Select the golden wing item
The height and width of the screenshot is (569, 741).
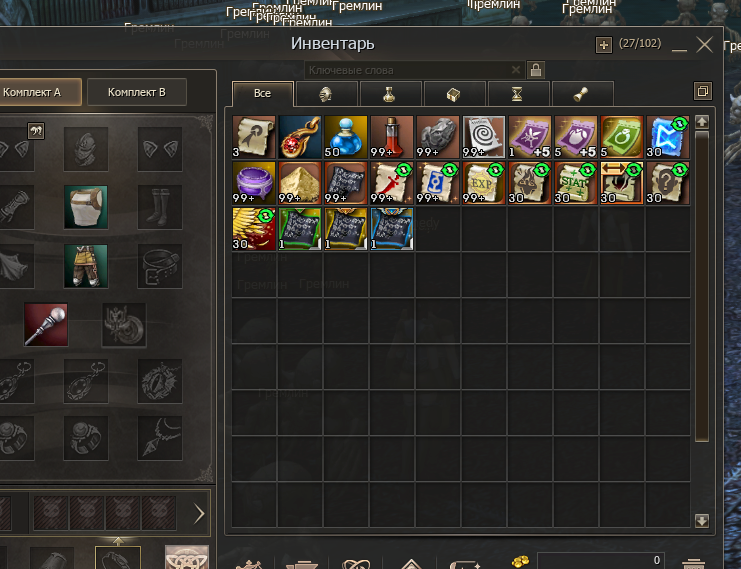[x=254, y=229]
